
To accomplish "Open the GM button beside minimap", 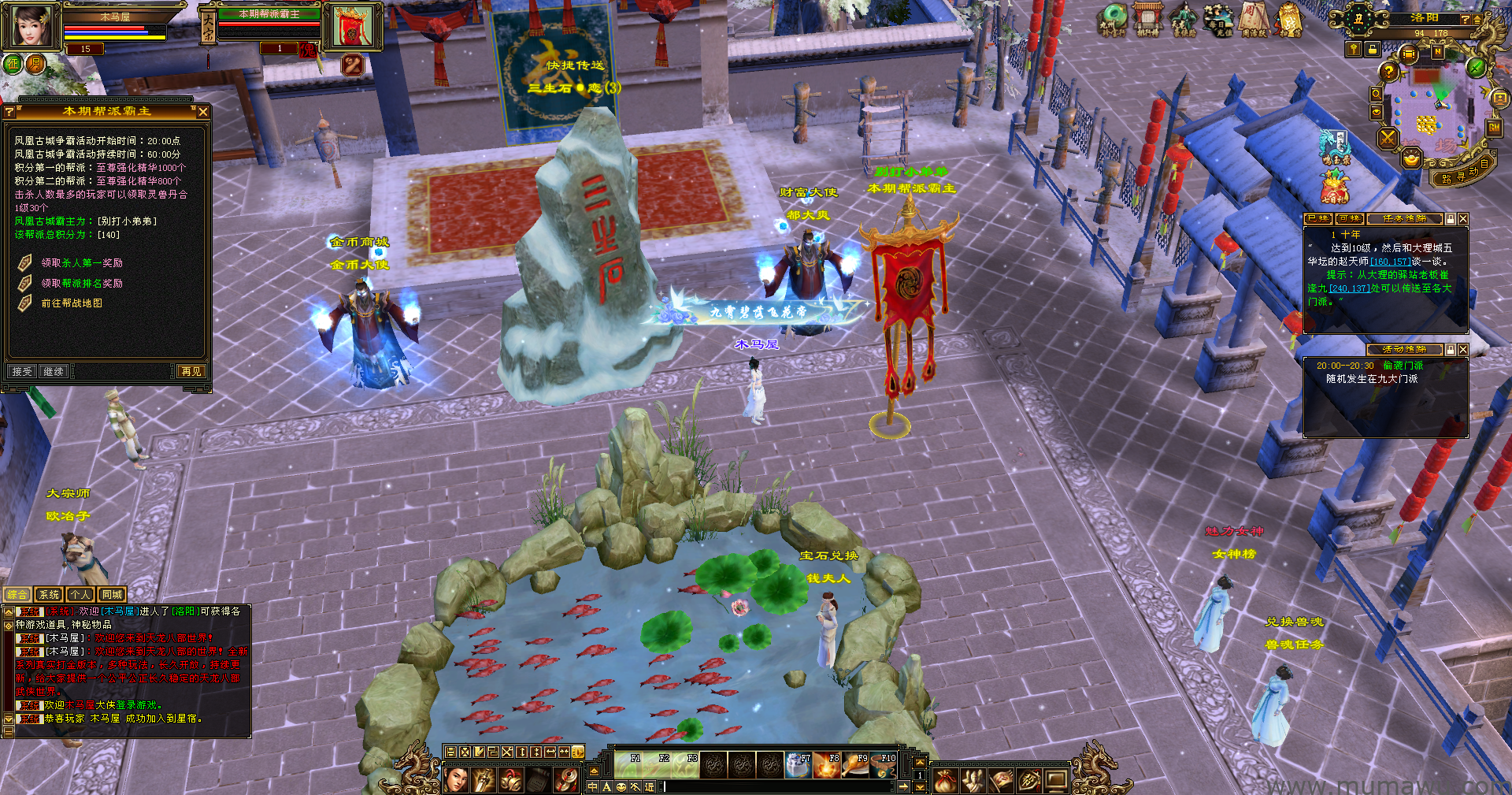I will 1494,127.
